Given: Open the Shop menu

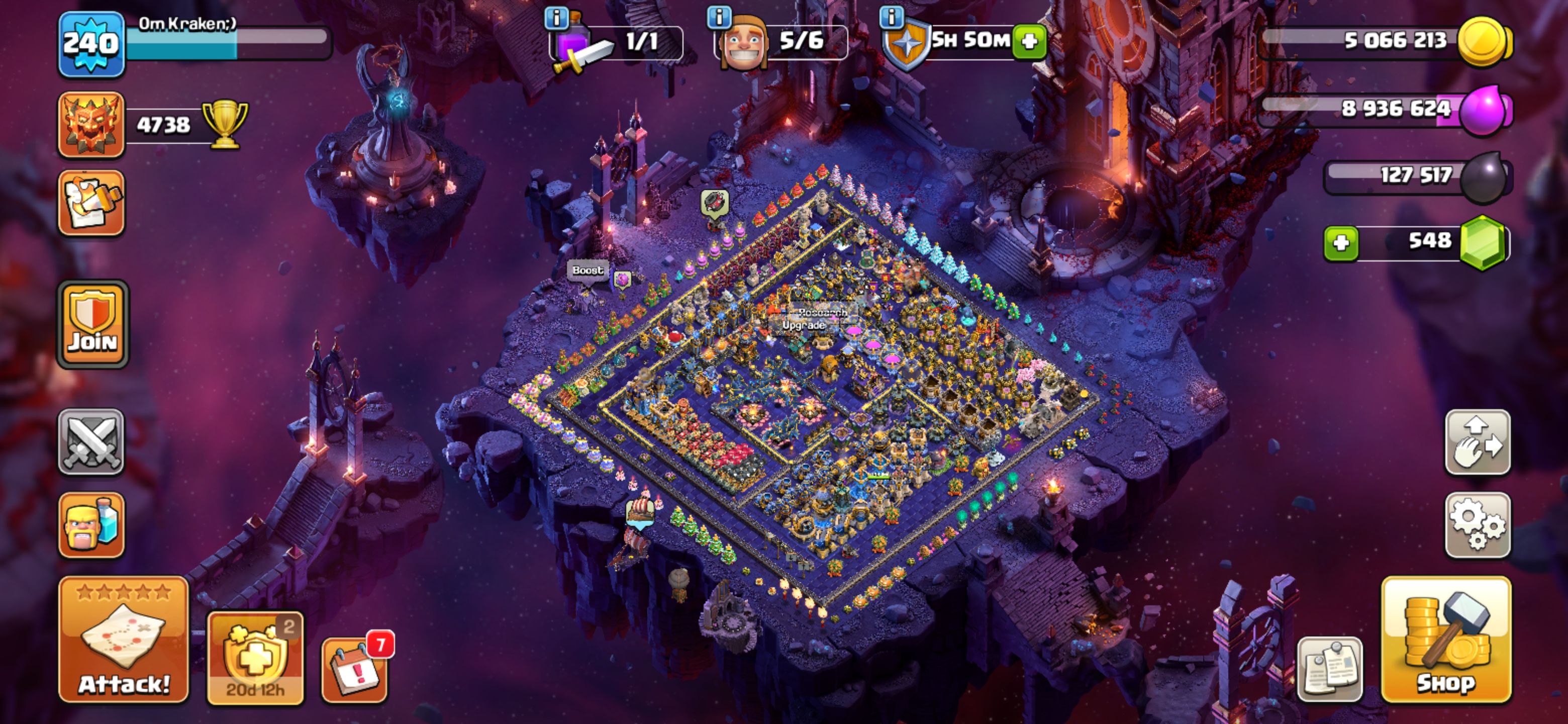Looking at the screenshot, I should [1446, 640].
